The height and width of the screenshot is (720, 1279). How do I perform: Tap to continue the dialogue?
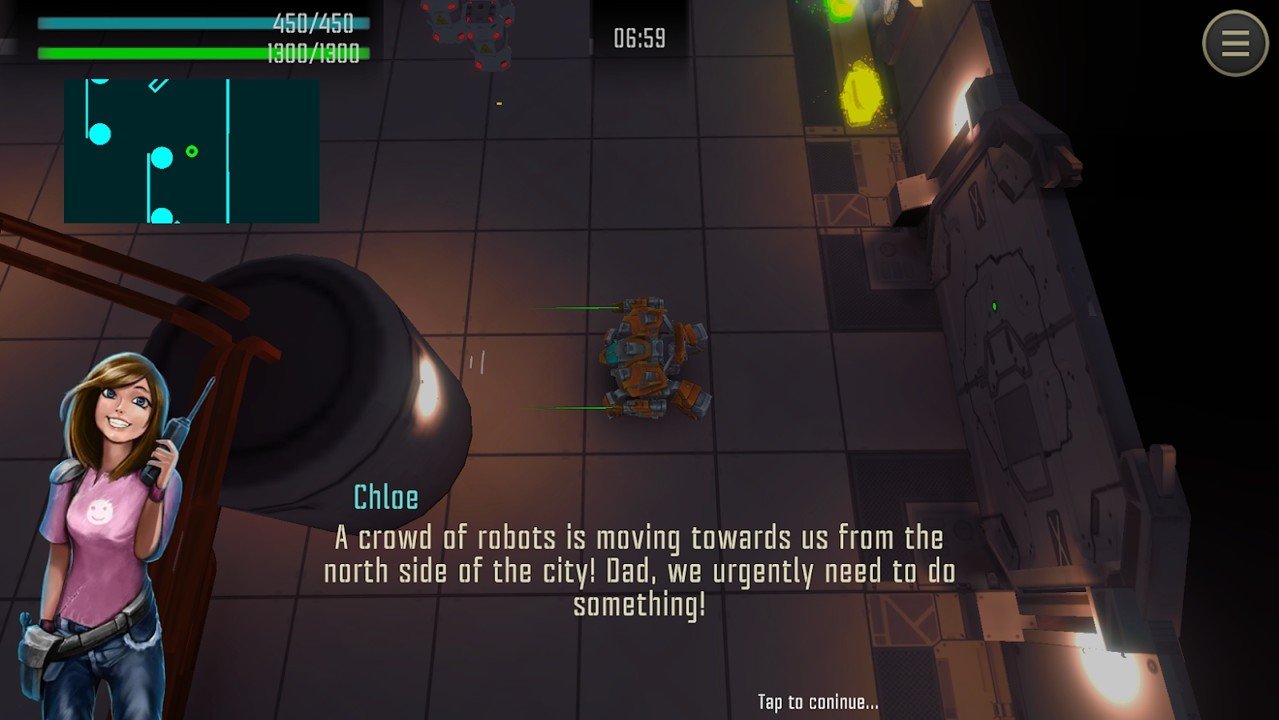(817, 702)
